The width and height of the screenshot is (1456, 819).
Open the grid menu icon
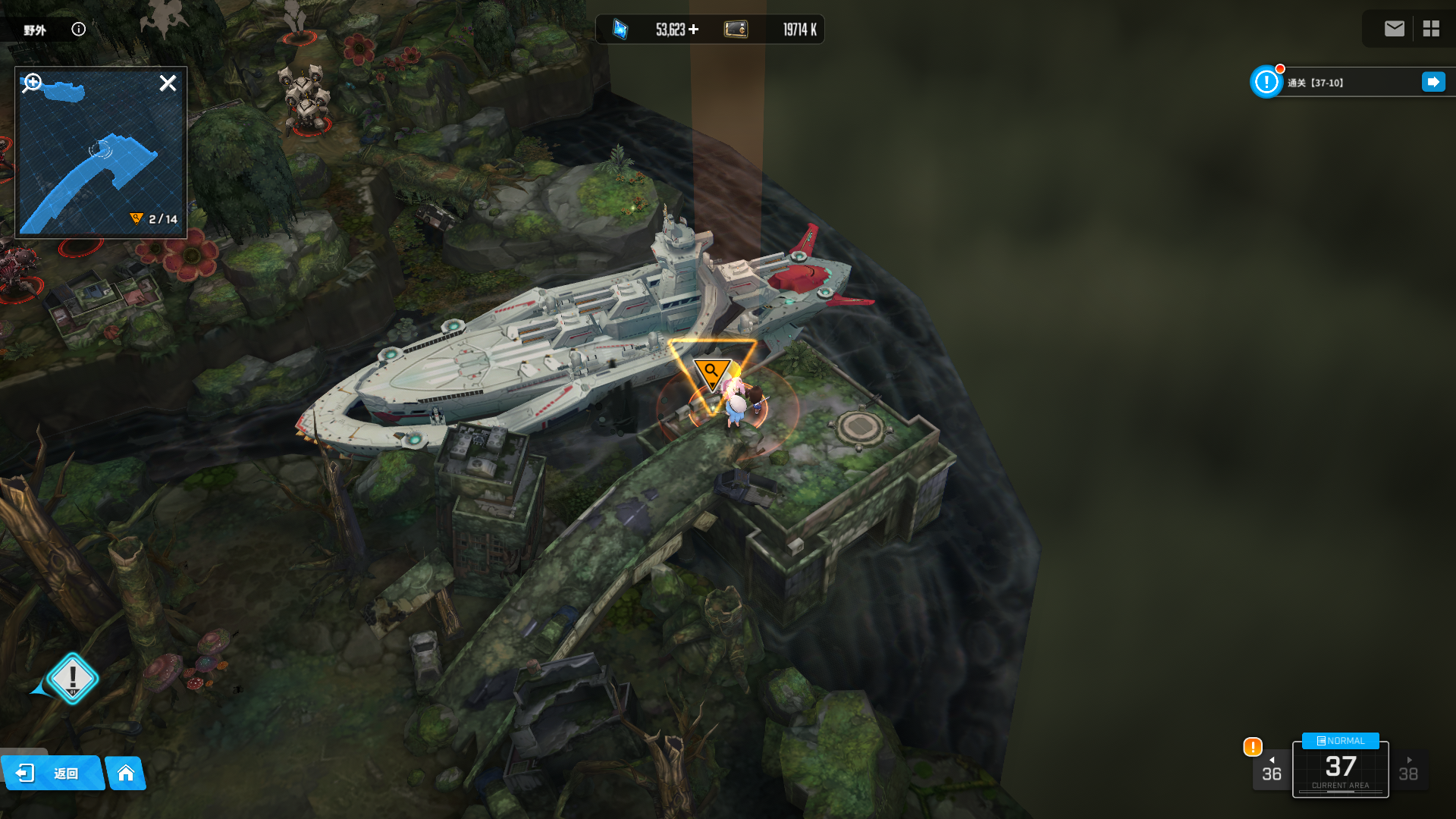pos(1431,29)
